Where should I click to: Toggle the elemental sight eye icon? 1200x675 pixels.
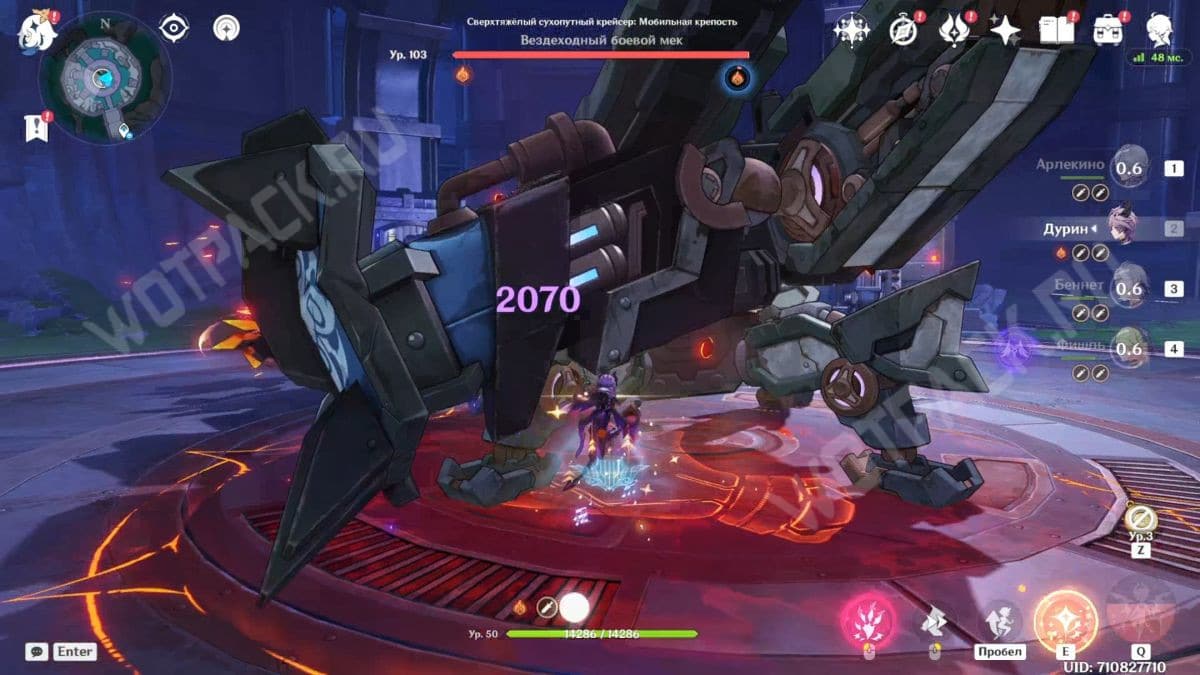coord(174,28)
